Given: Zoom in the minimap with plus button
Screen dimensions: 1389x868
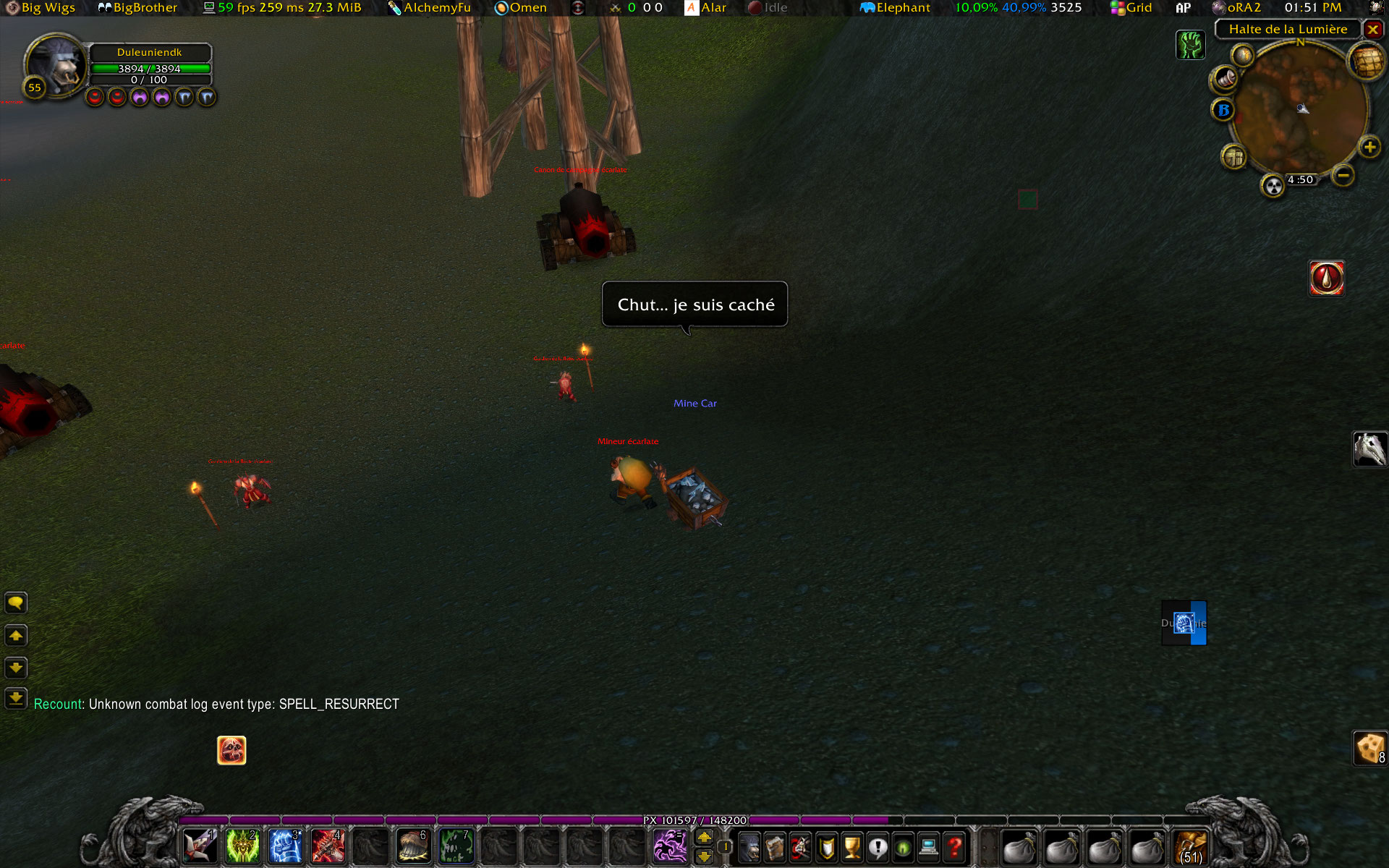Looking at the screenshot, I should (x=1369, y=148).
